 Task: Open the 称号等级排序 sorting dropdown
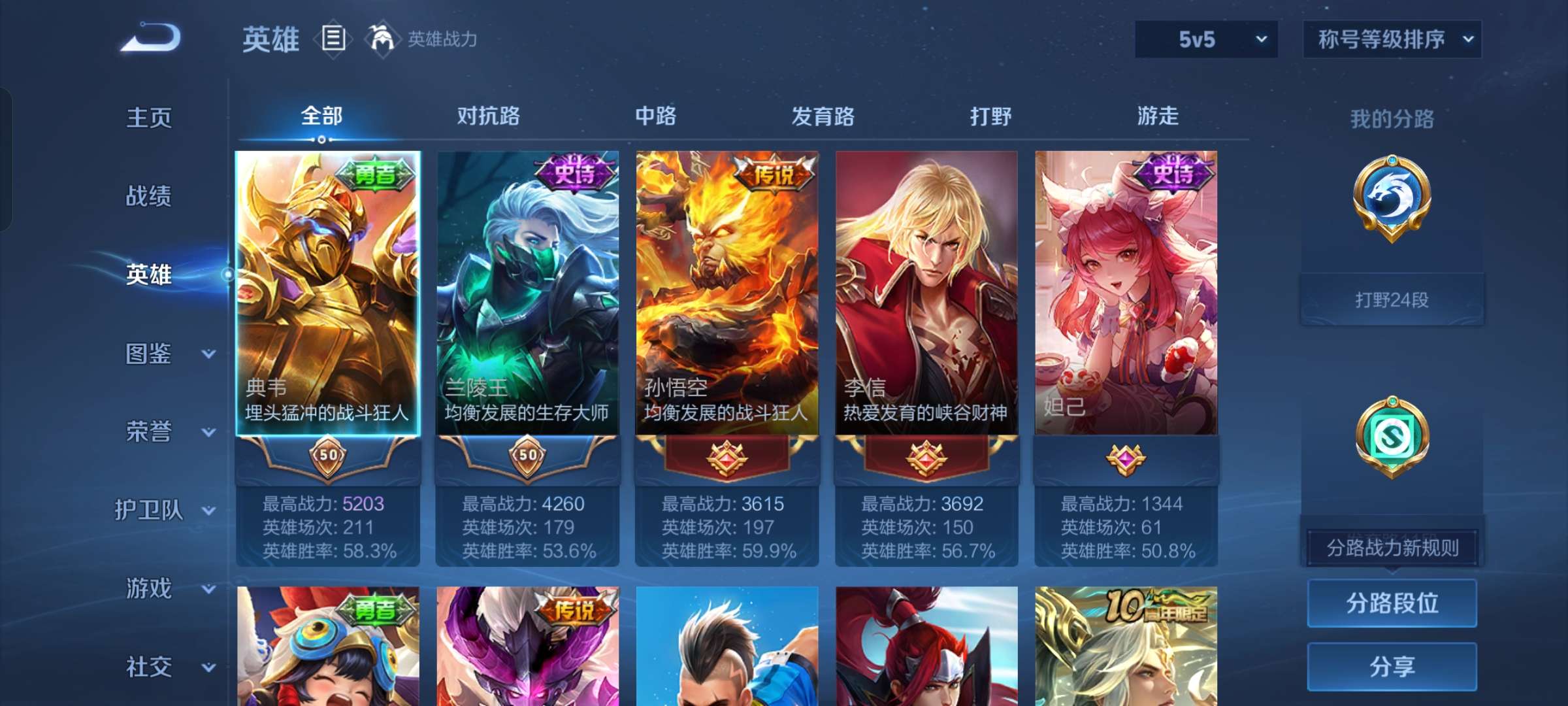click(1392, 39)
